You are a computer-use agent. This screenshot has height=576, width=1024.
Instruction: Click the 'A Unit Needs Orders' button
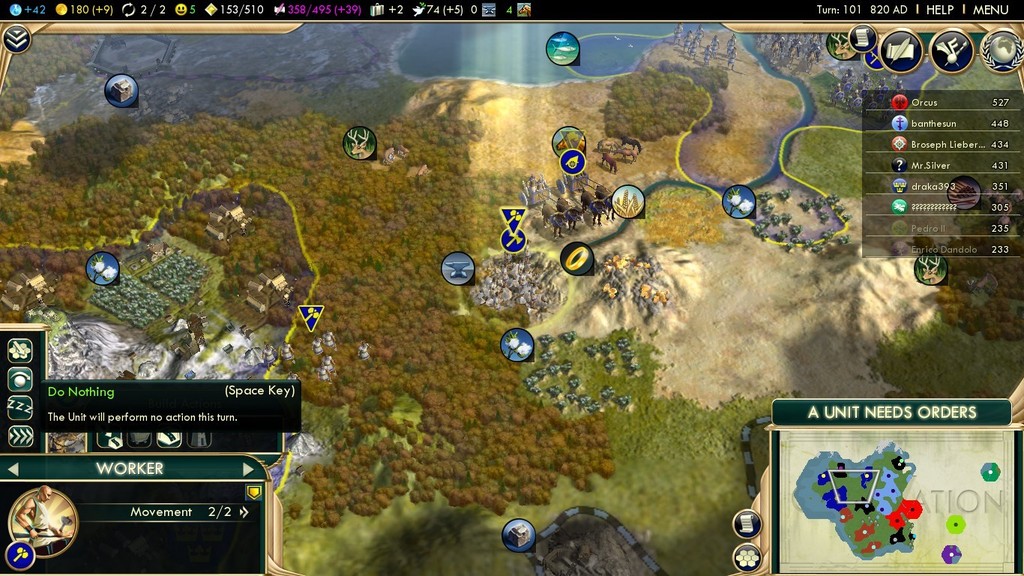(892, 412)
